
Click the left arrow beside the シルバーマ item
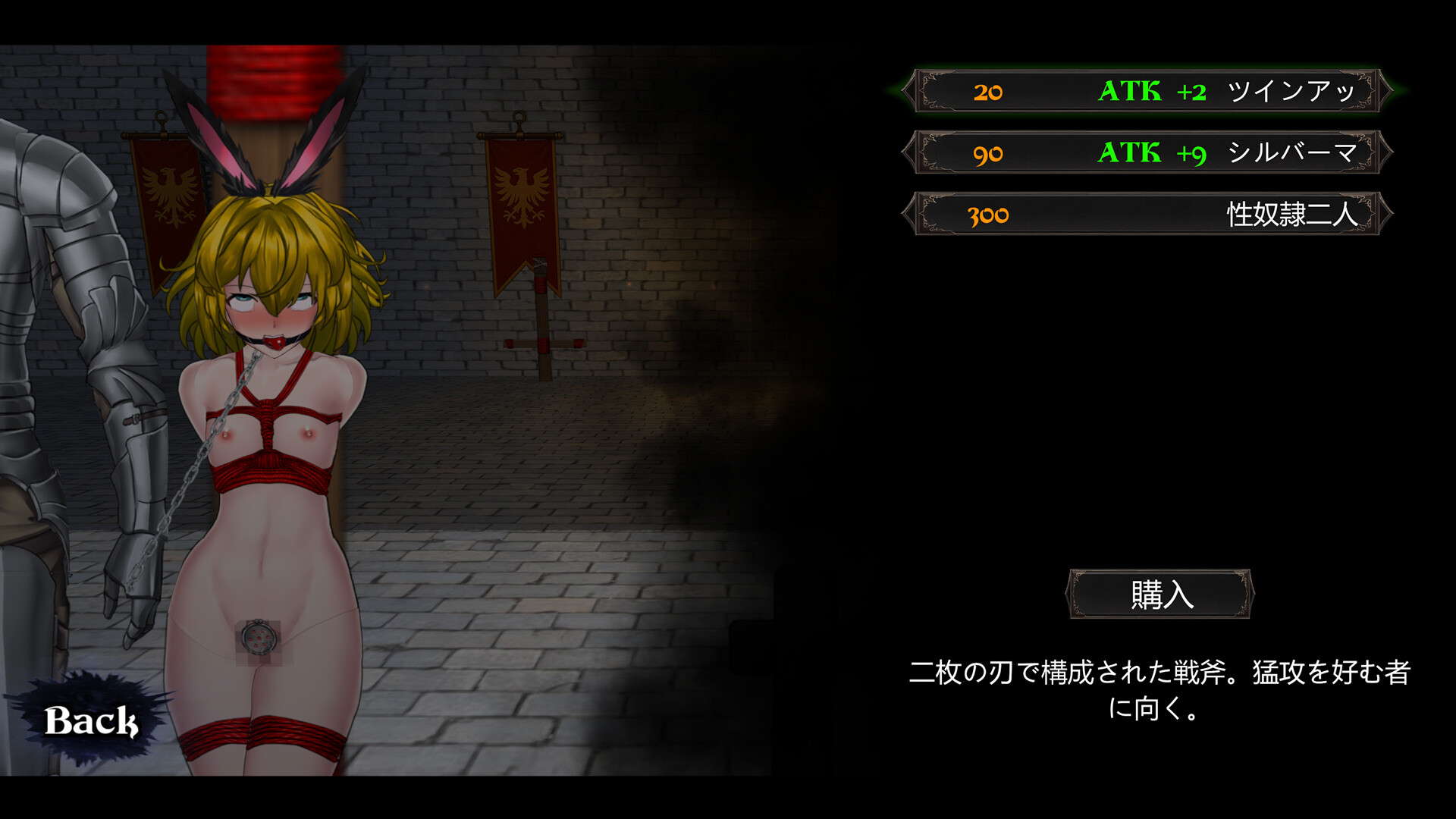pyautogui.click(x=909, y=154)
